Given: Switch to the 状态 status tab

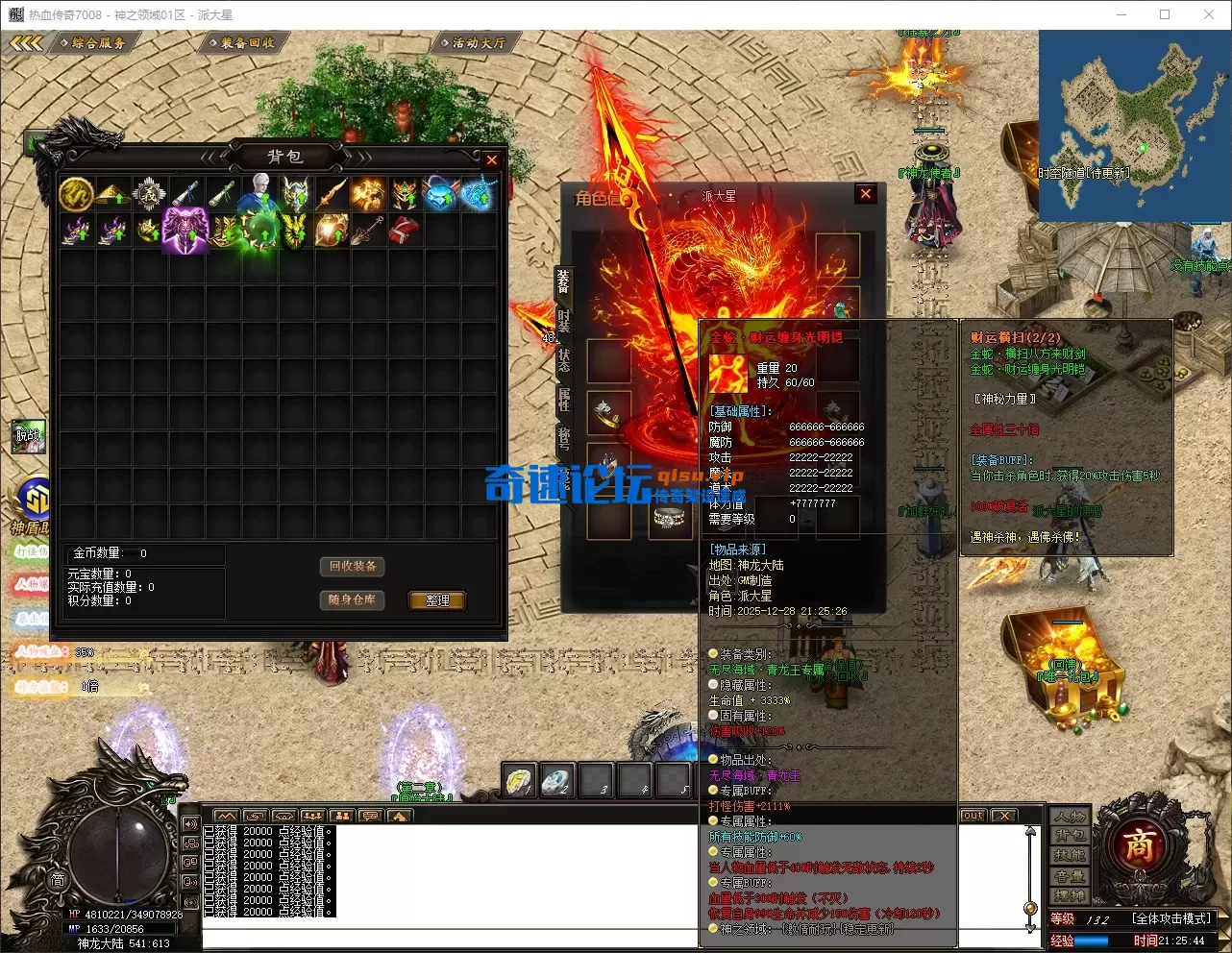Looking at the screenshot, I should [x=564, y=358].
